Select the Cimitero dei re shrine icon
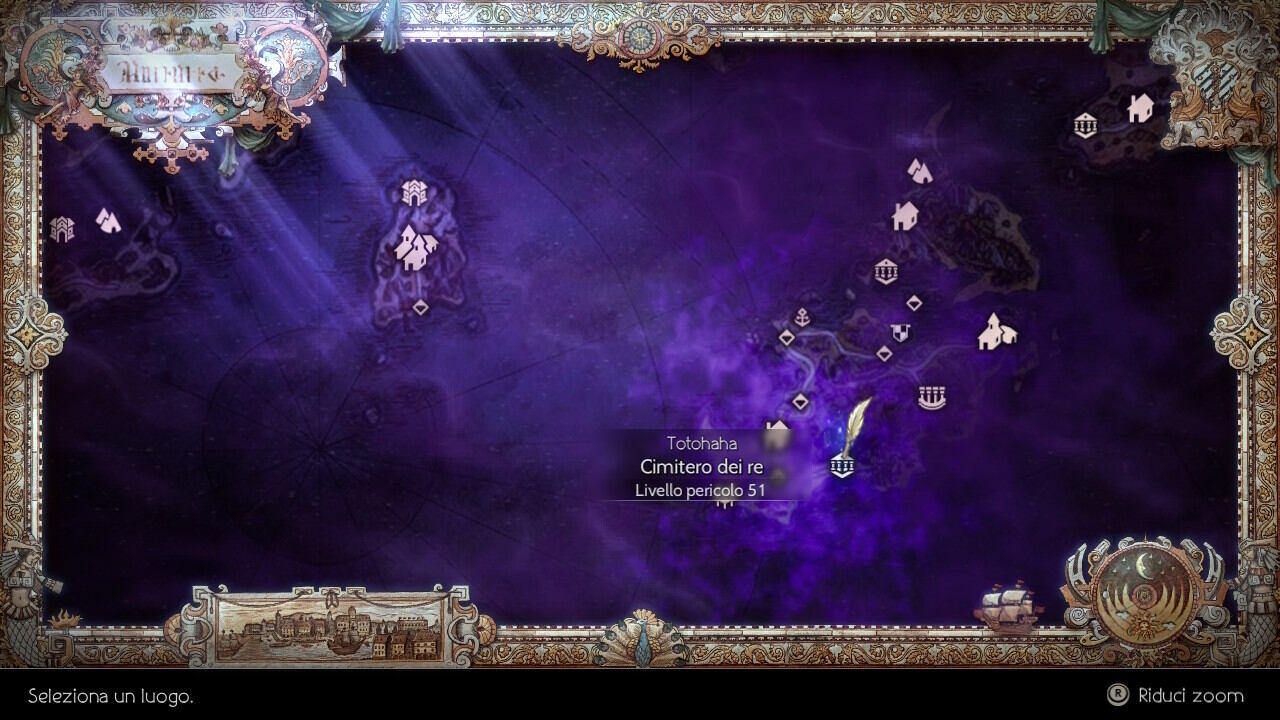 tap(841, 466)
